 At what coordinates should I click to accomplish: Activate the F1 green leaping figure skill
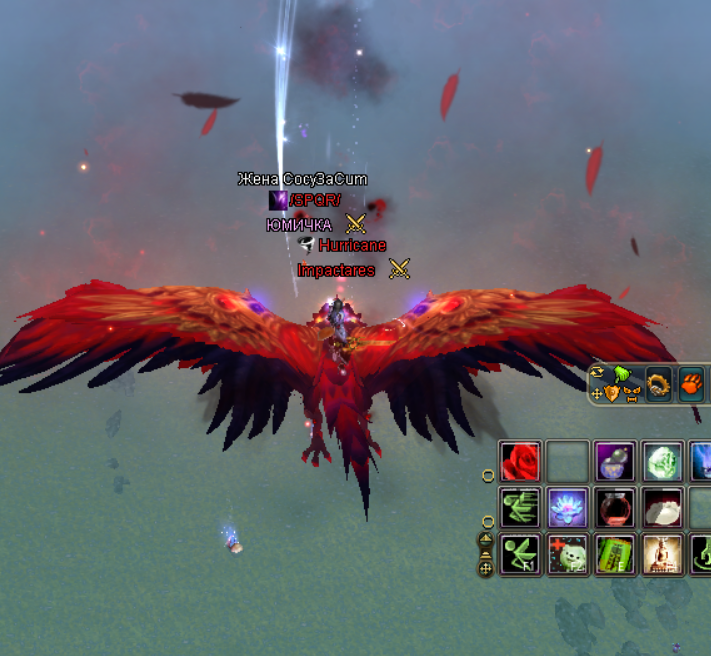[520, 554]
